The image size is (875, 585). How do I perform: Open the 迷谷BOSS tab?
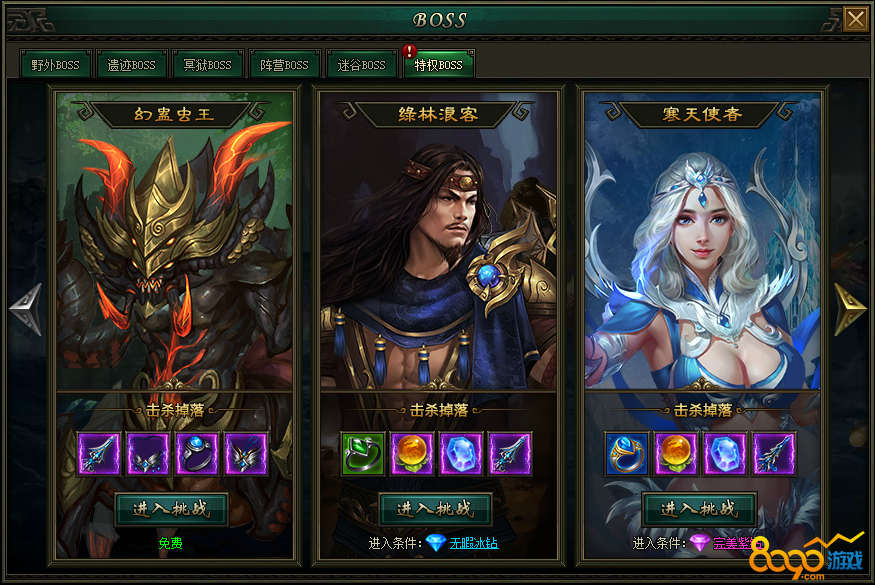click(361, 65)
